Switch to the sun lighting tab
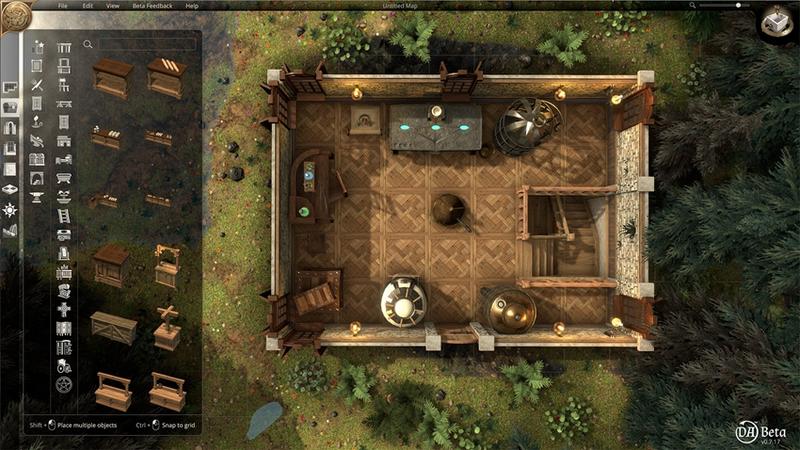Viewport: 800px width, 450px height. click(x=11, y=210)
